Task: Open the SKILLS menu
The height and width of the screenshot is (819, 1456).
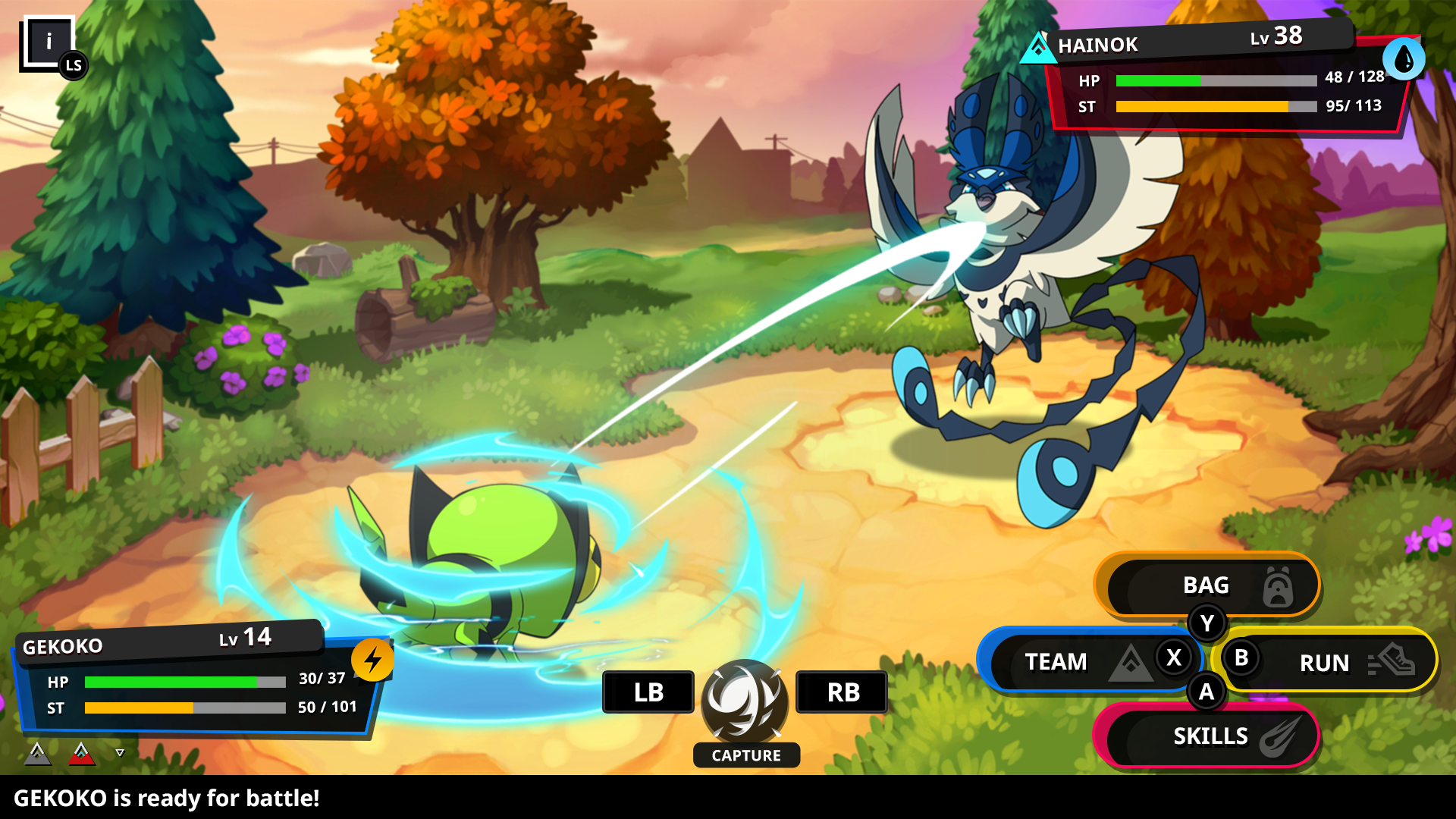Action: tap(1210, 736)
